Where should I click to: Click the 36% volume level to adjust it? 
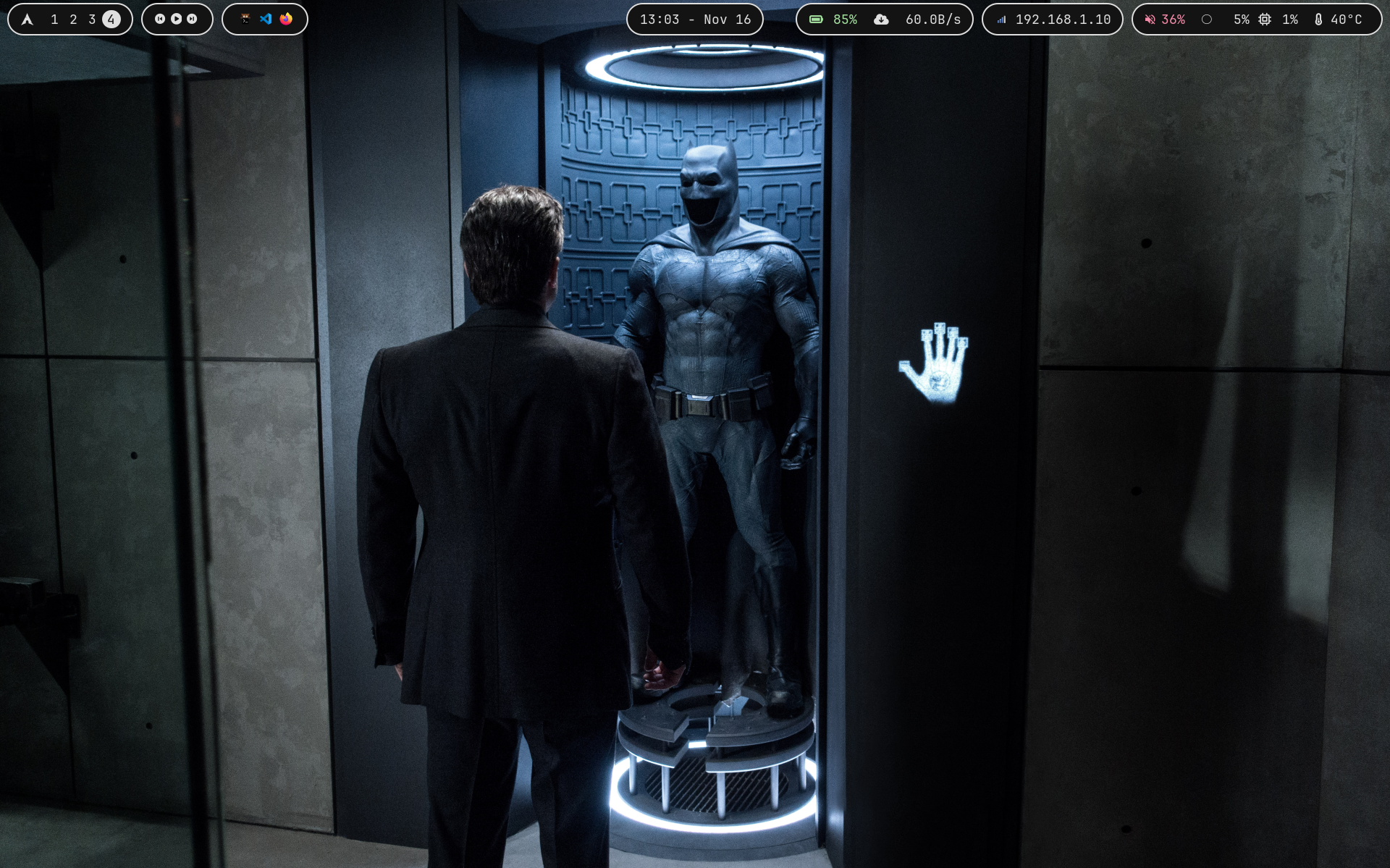(x=1174, y=19)
